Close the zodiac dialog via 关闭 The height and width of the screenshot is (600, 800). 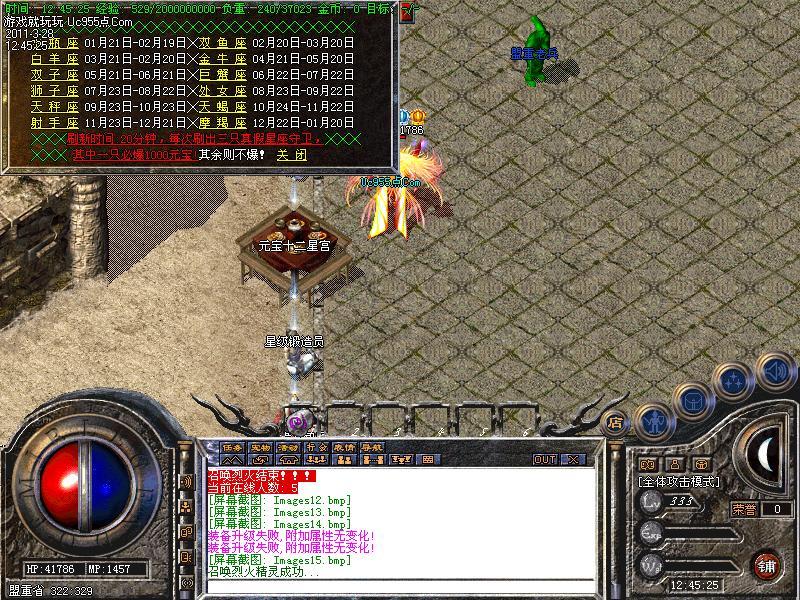[x=292, y=155]
